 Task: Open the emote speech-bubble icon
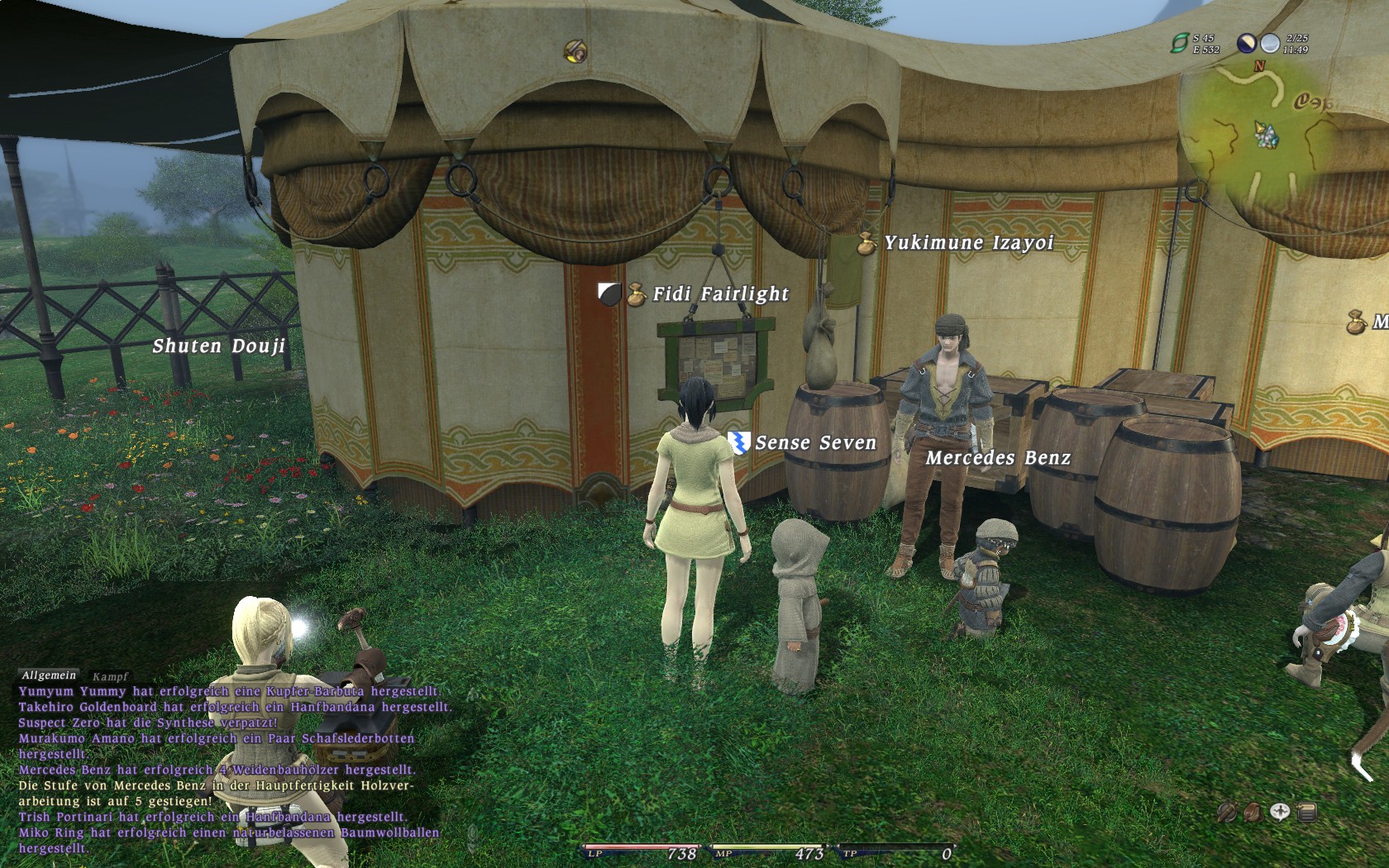1280,812
